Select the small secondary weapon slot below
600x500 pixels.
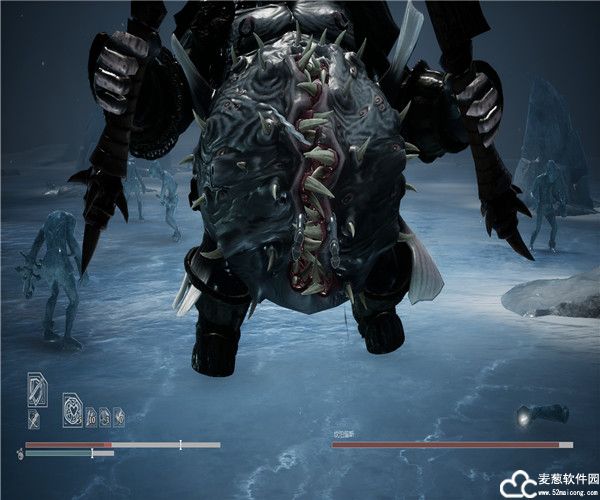click(34, 418)
